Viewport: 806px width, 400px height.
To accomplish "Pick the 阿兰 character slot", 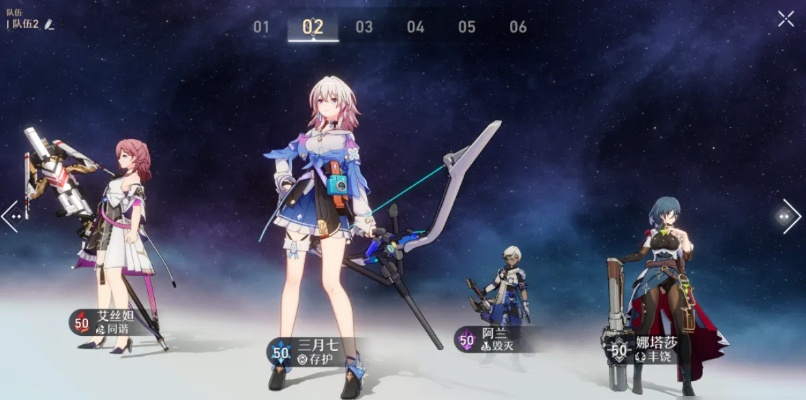I will click(500, 300).
